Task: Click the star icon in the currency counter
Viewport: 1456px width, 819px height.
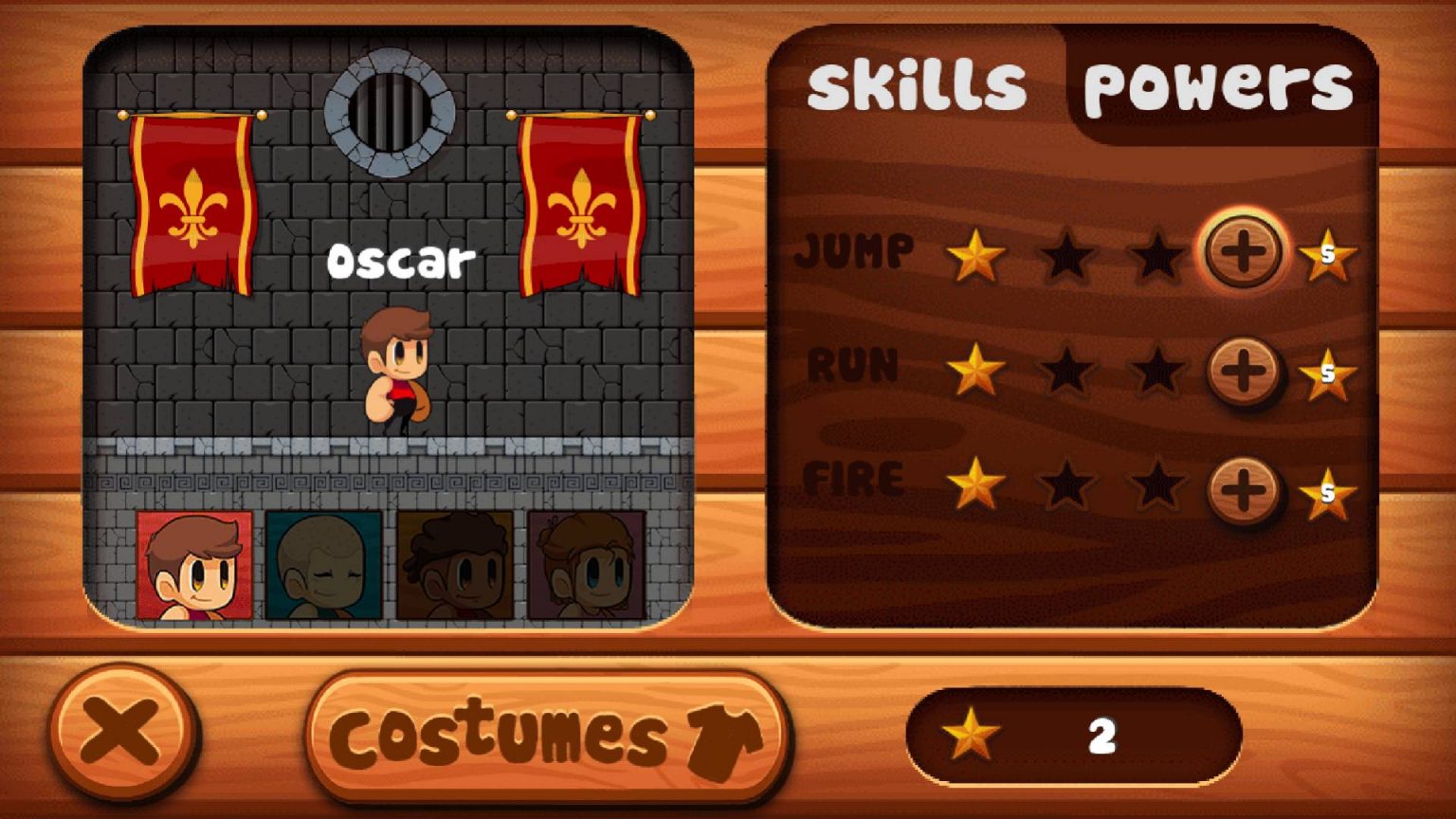Action: 969,733
